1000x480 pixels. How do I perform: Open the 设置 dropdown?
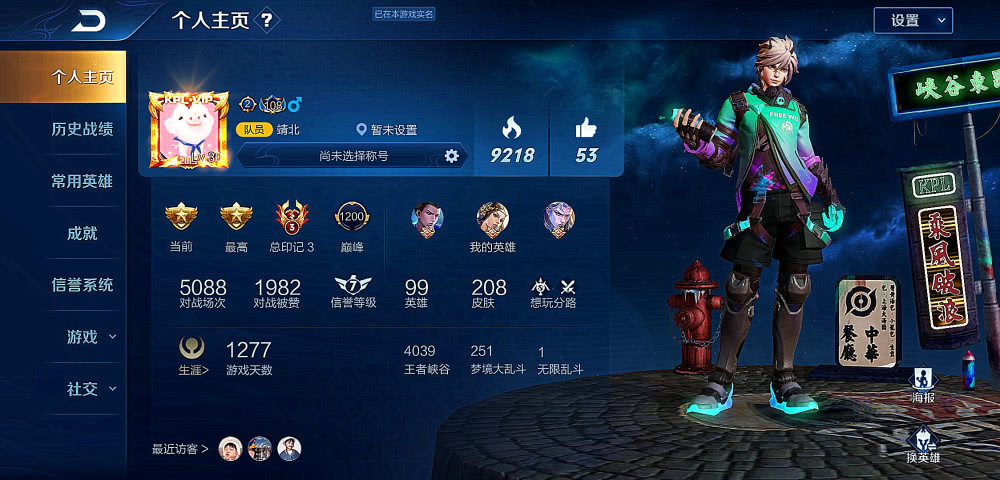pos(913,20)
